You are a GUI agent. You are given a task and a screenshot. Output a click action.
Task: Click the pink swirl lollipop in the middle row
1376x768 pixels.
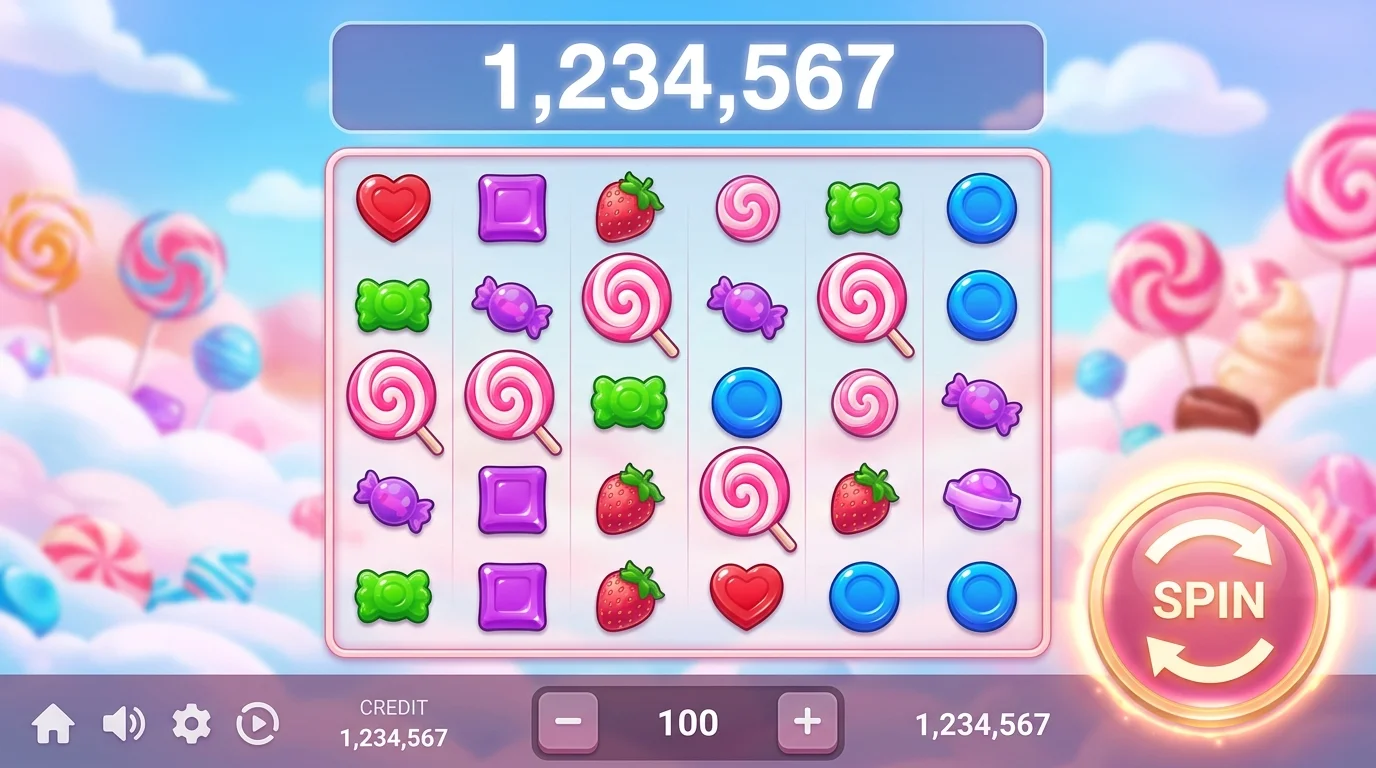pyautogui.click(x=395, y=402)
